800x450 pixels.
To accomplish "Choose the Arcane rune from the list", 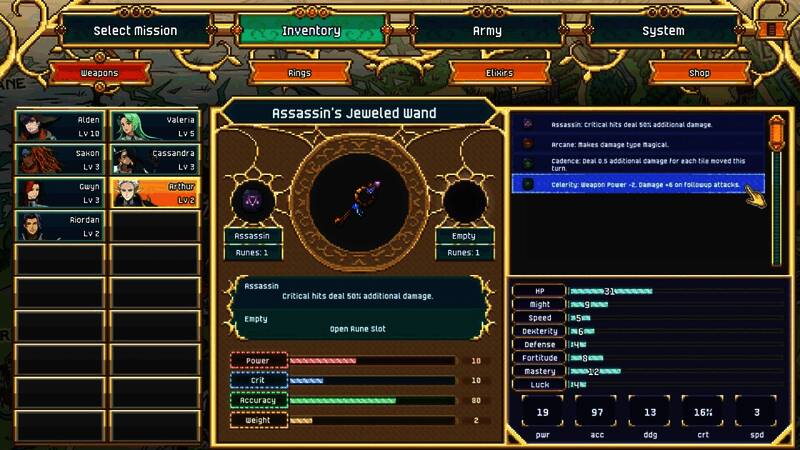I will pyautogui.click(x=638, y=143).
